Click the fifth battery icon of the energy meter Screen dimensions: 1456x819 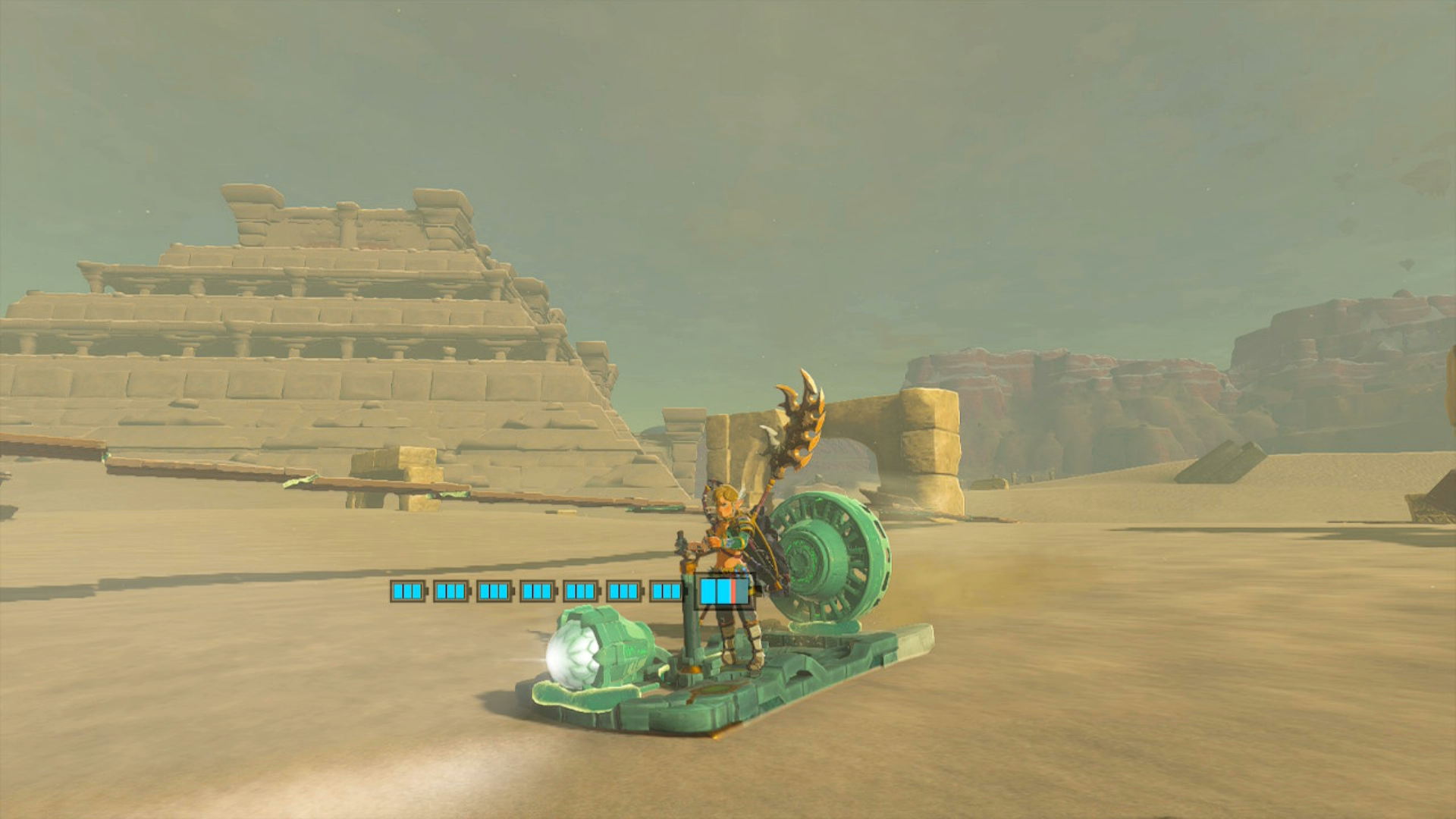(582, 592)
